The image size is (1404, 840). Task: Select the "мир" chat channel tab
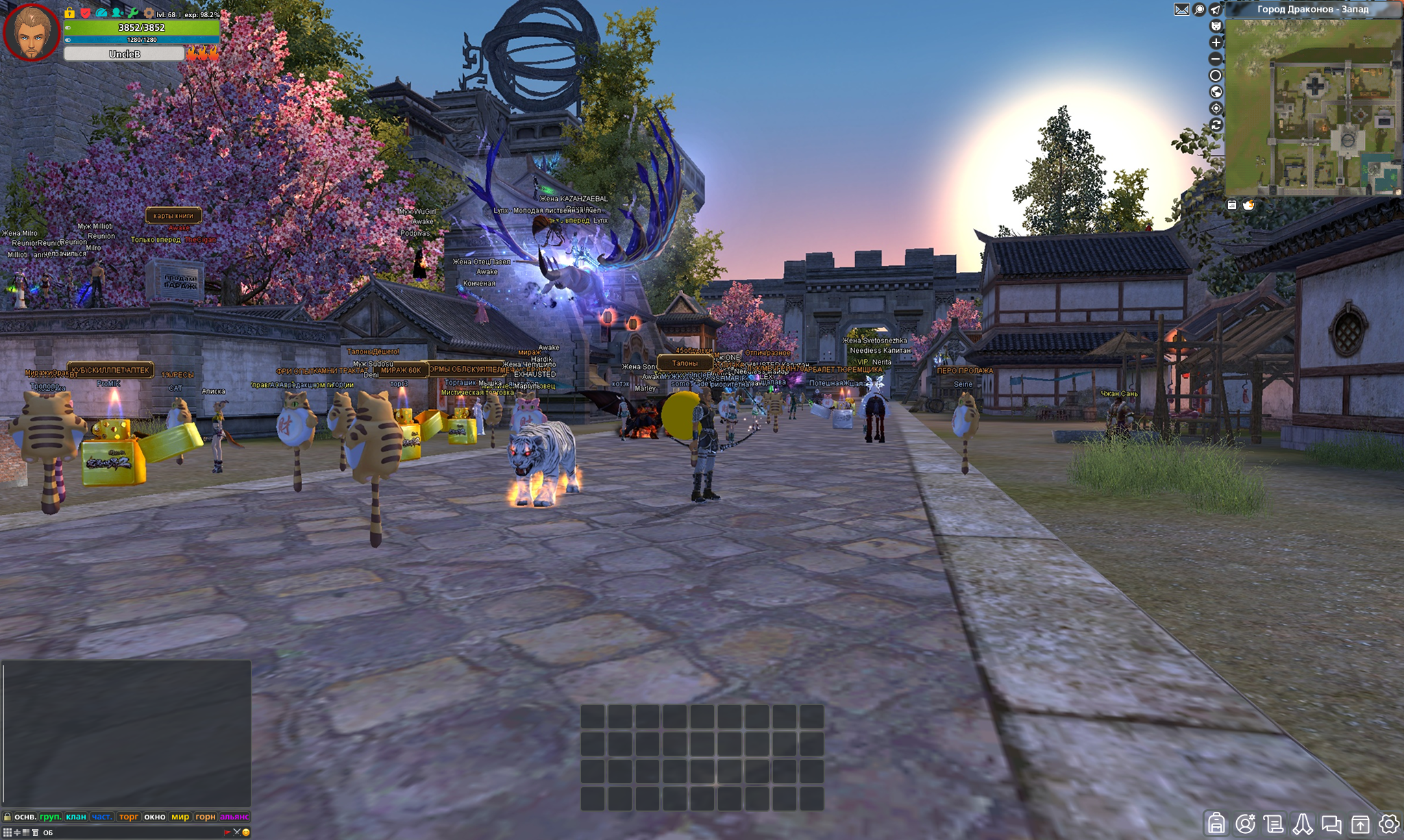[x=180, y=817]
